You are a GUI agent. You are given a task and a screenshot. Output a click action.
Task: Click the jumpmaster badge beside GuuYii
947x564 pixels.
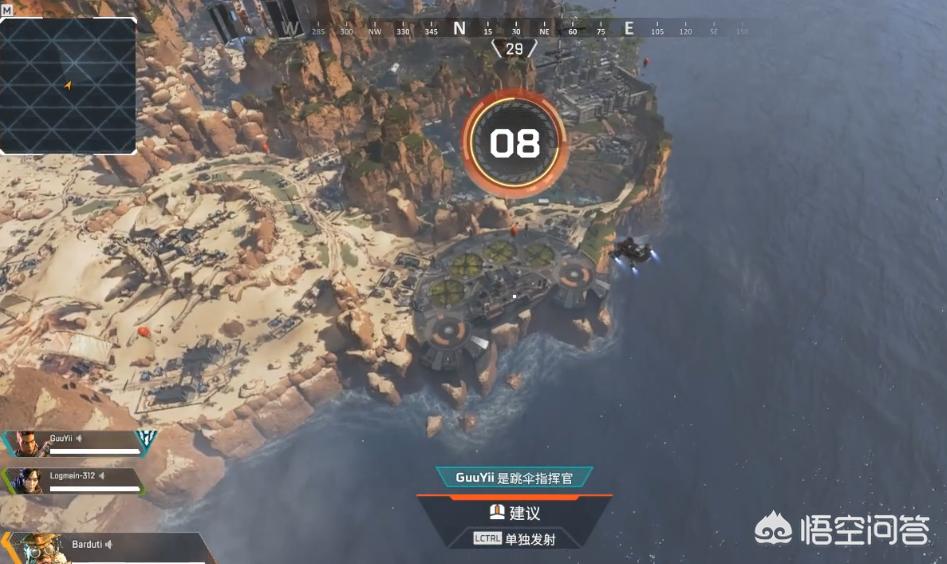click(x=146, y=439)
